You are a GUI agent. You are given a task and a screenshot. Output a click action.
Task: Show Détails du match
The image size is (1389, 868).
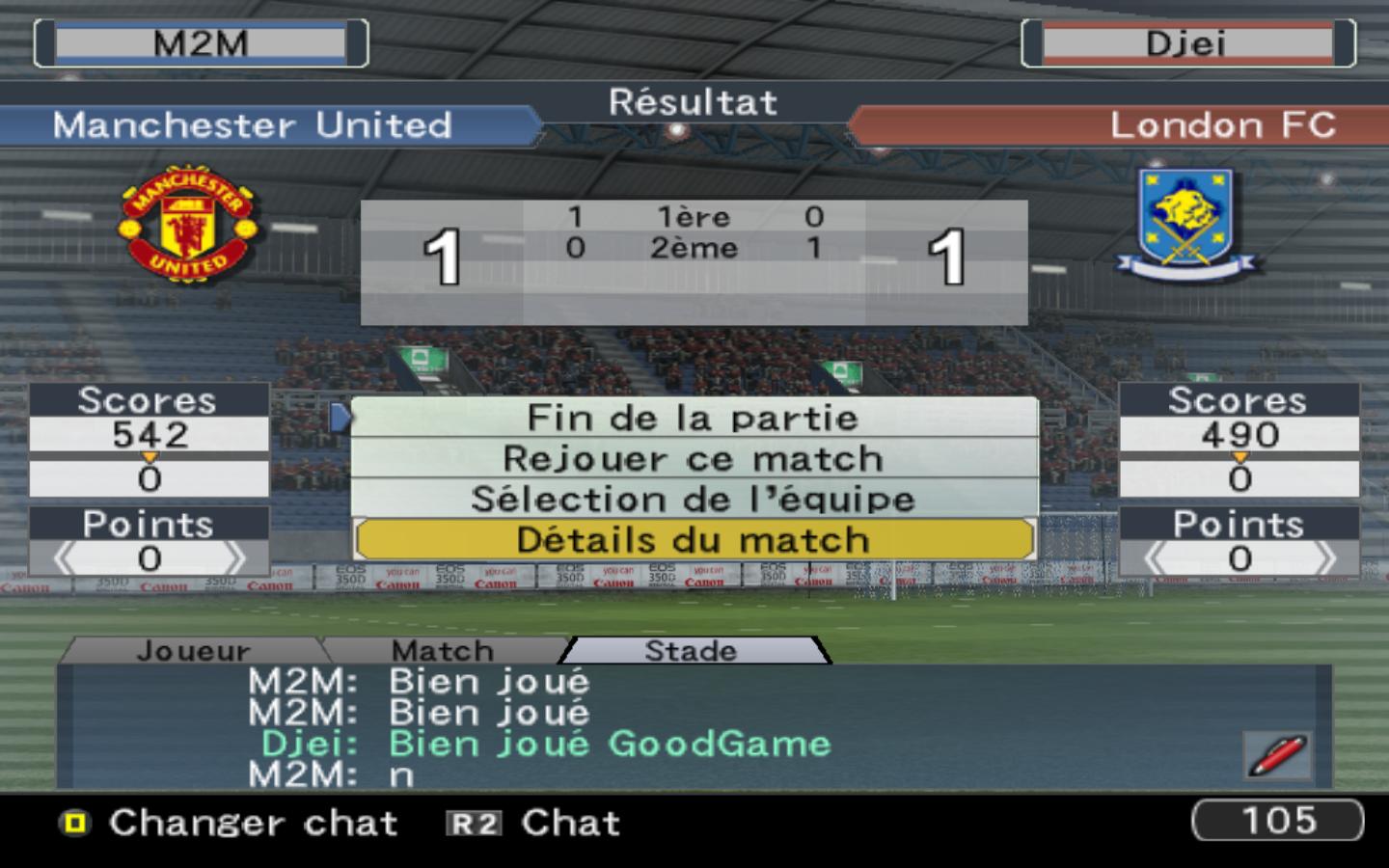(693, 540)
